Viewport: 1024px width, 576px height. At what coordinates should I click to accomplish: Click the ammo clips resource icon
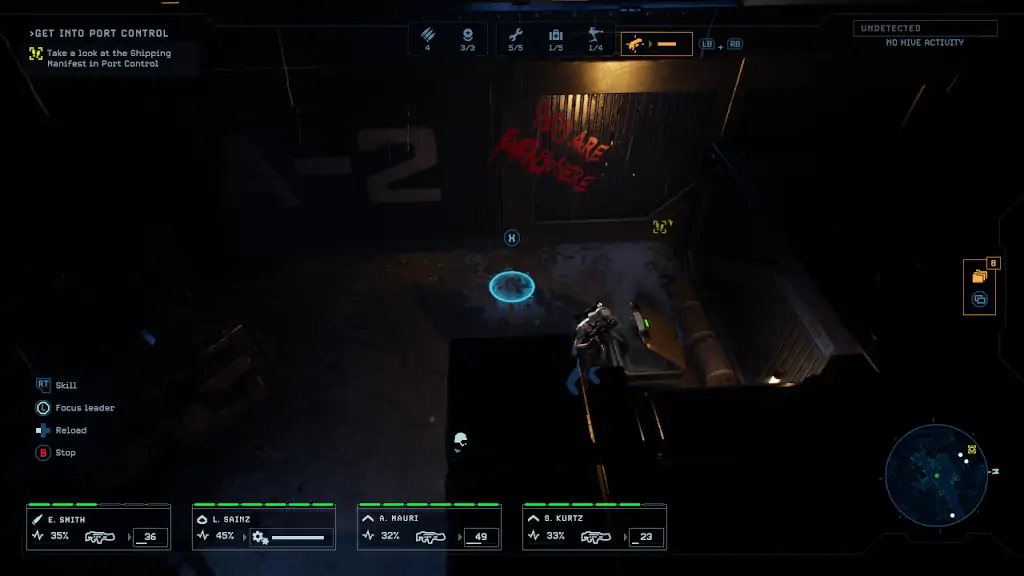click(428, 36)
